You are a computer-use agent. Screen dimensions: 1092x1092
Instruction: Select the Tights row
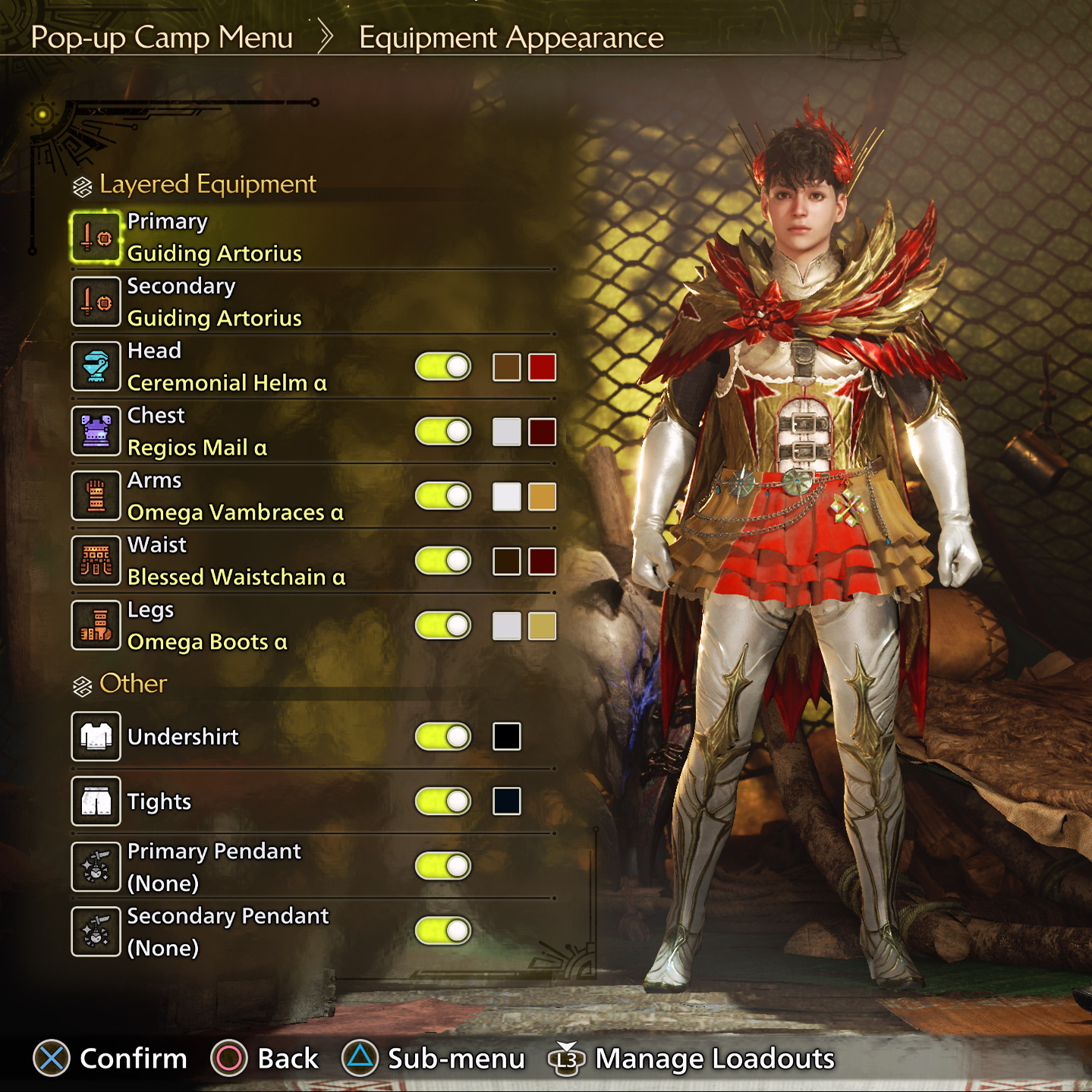coord(159,801)
